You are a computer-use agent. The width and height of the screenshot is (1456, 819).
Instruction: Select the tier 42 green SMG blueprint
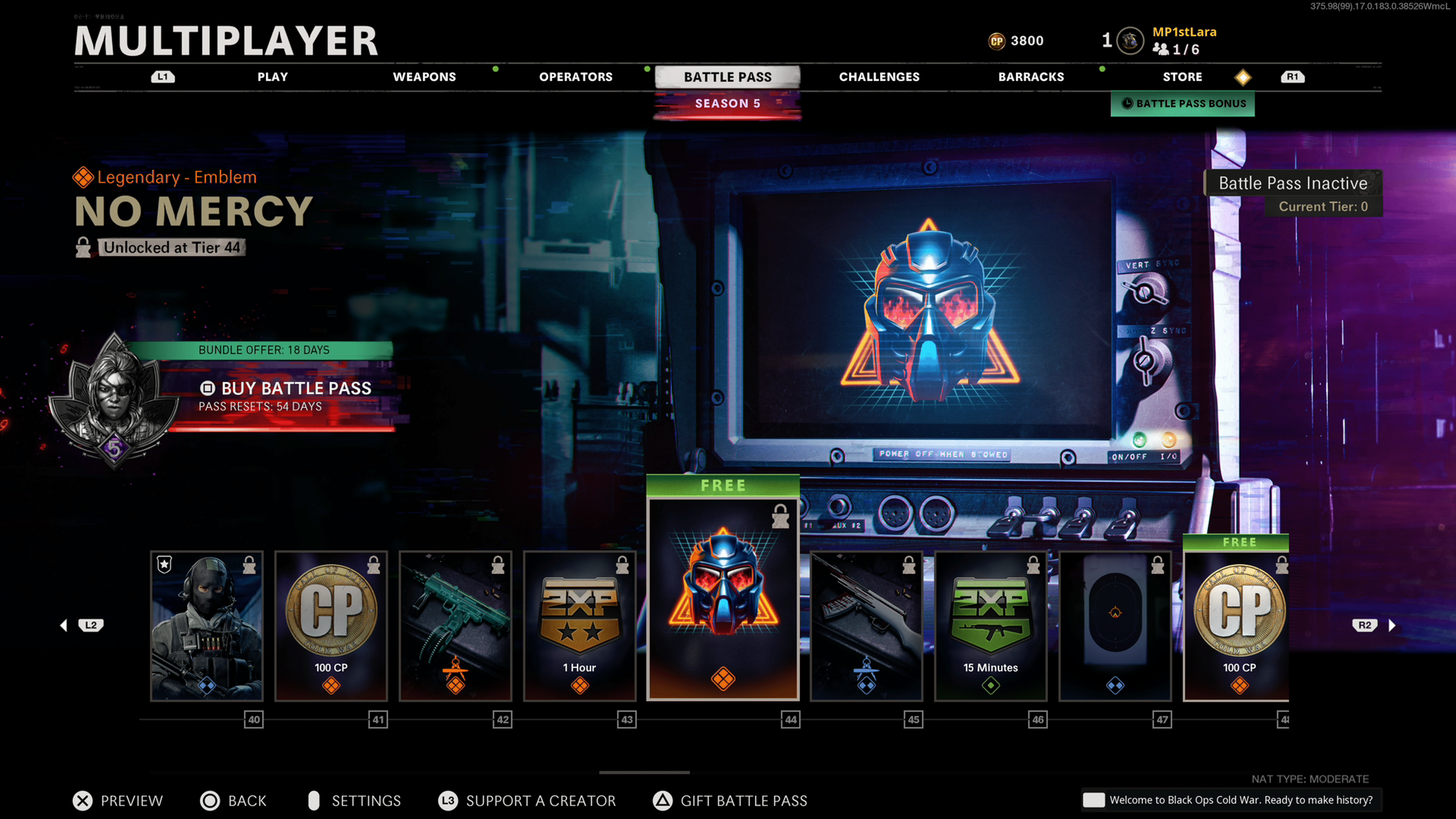click(x=455, y=626)
